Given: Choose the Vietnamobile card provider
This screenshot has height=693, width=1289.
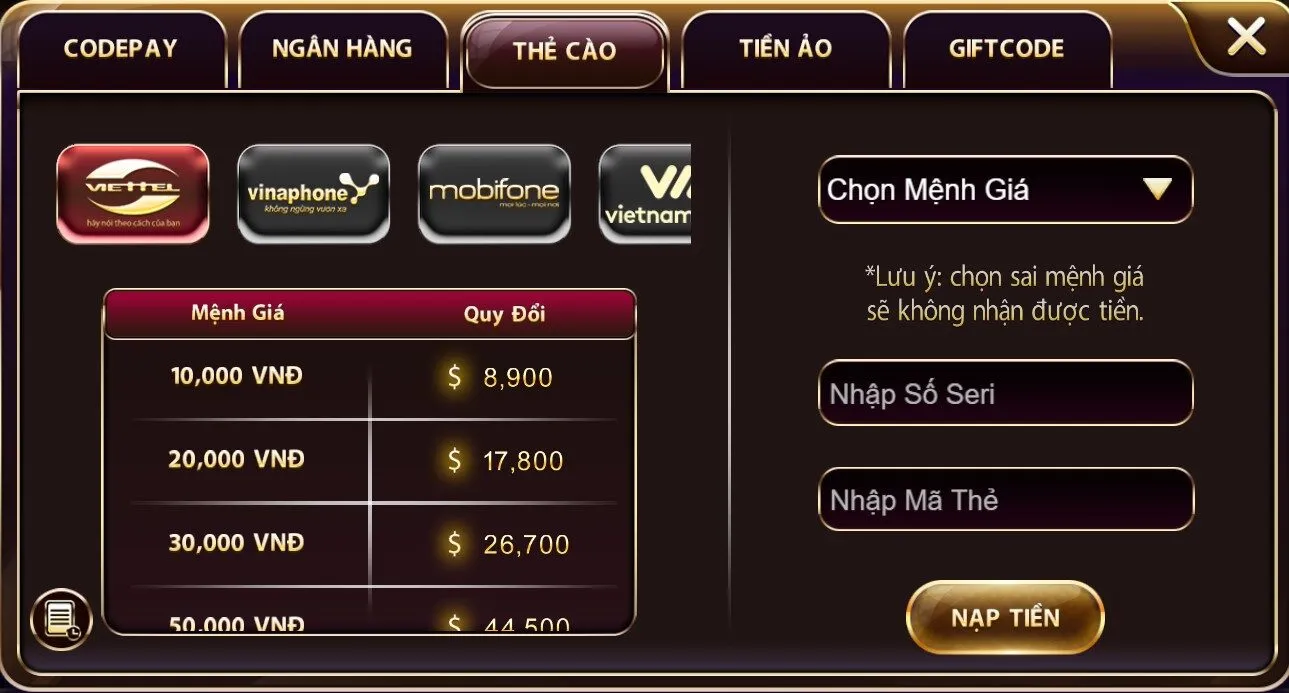Looking at the screenshot, I should click(646, 193).
